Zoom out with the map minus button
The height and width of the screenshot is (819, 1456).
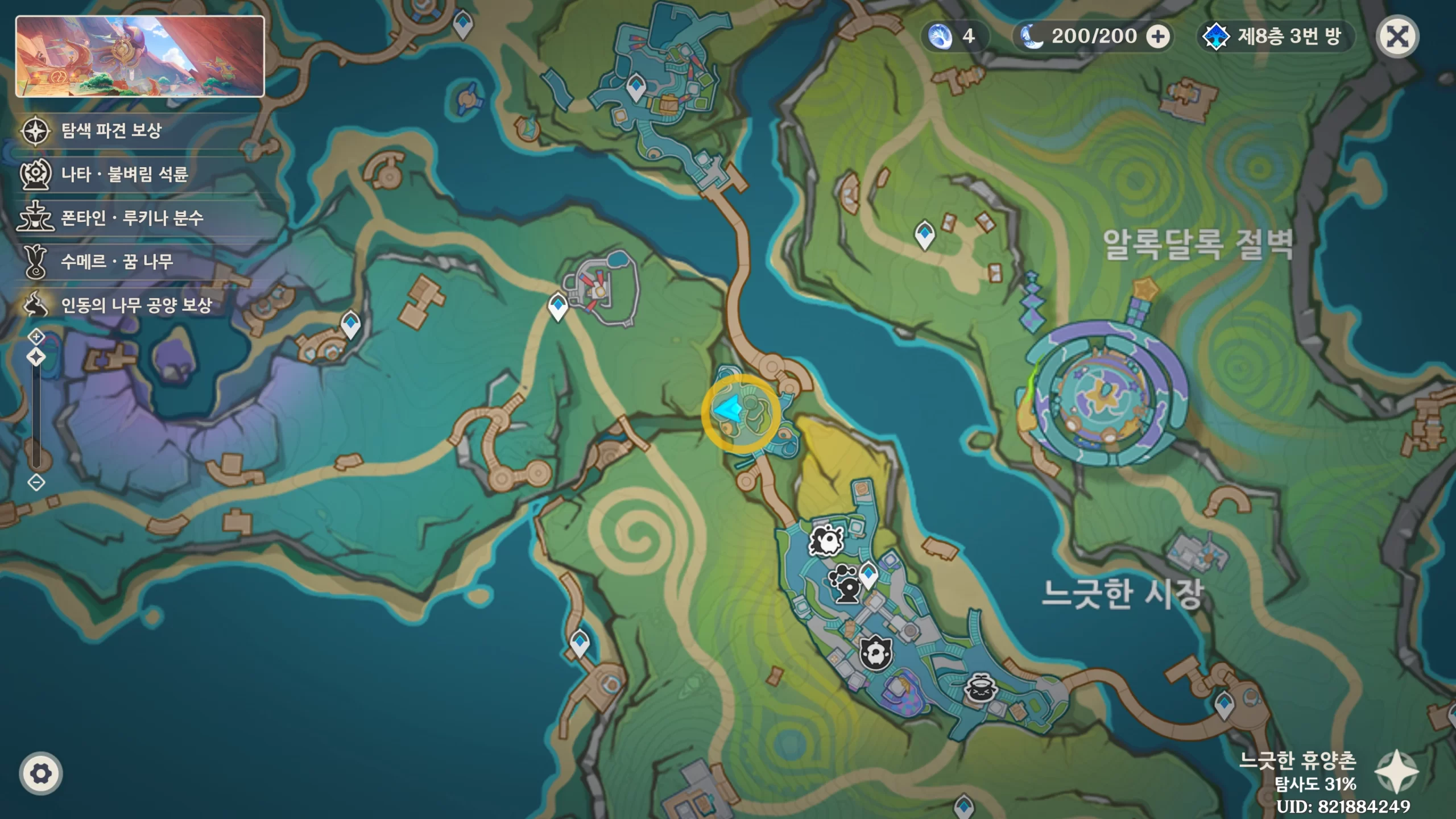click(36, 483)
